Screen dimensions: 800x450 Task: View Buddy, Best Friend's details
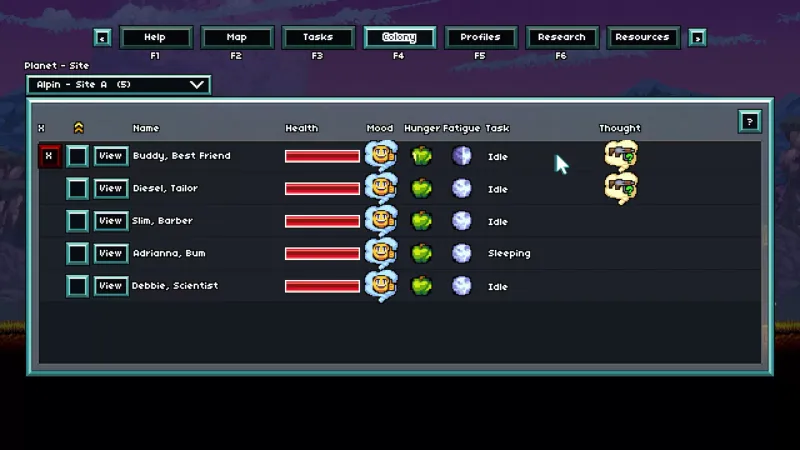(110, 156)
